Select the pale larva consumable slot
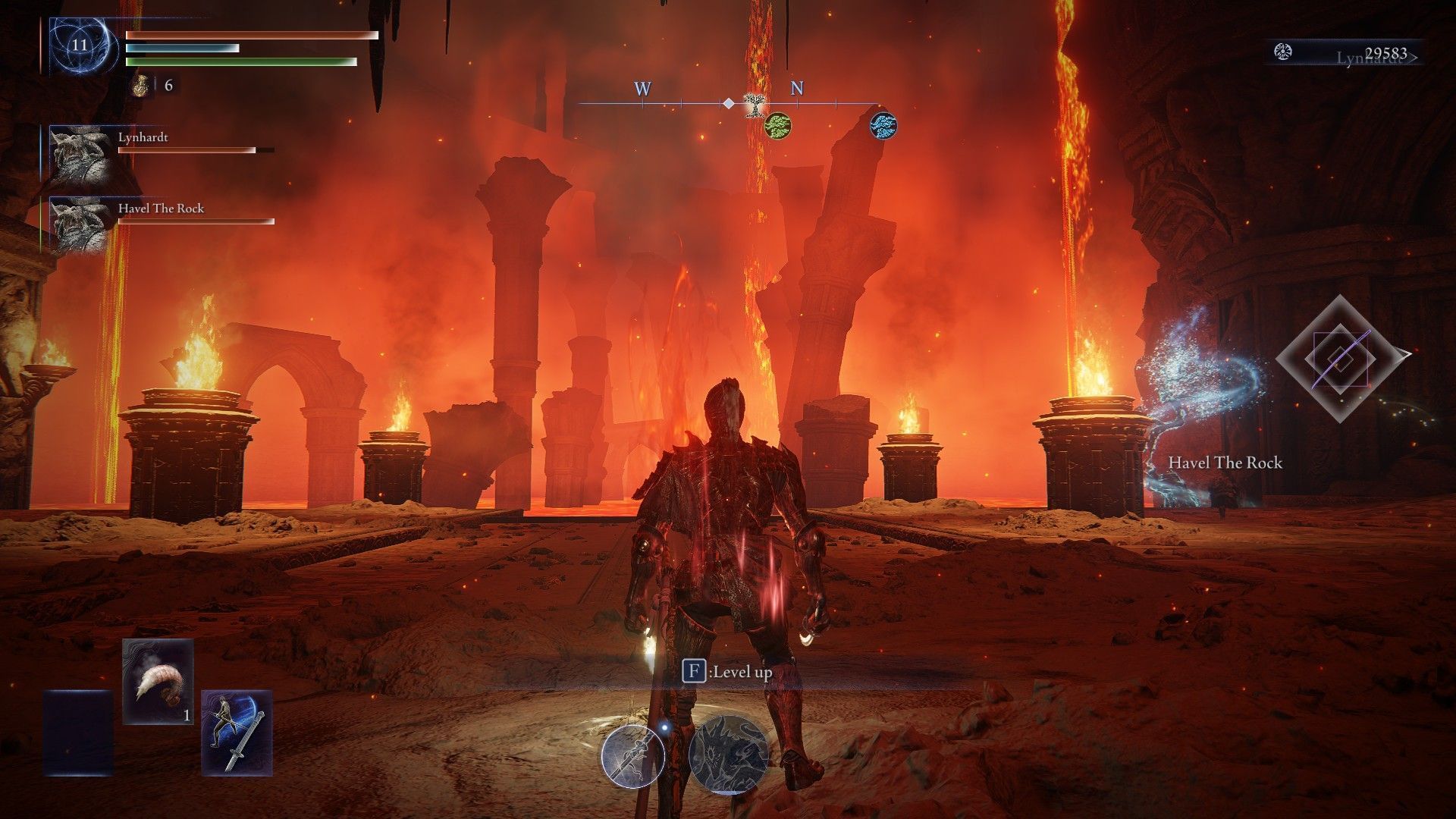Viewport: 1456px width, 819px height. [158, 681]
